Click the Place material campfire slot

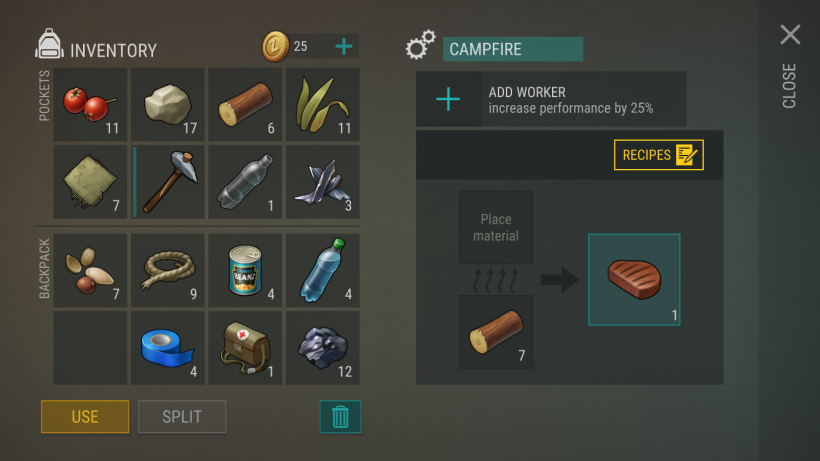point(496,228)
